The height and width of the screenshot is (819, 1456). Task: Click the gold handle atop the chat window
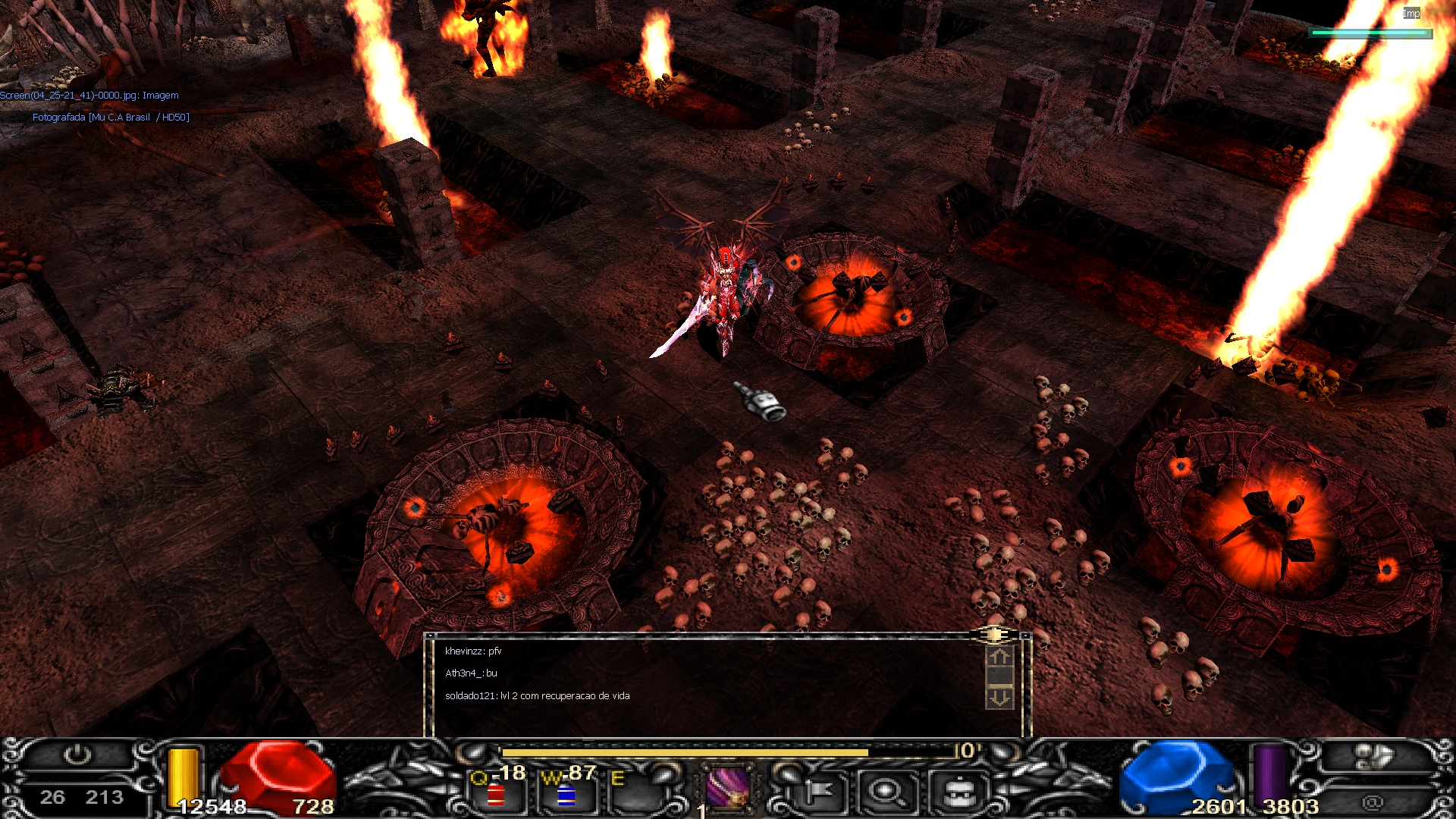pyautogui.click(x=993, y=634)
